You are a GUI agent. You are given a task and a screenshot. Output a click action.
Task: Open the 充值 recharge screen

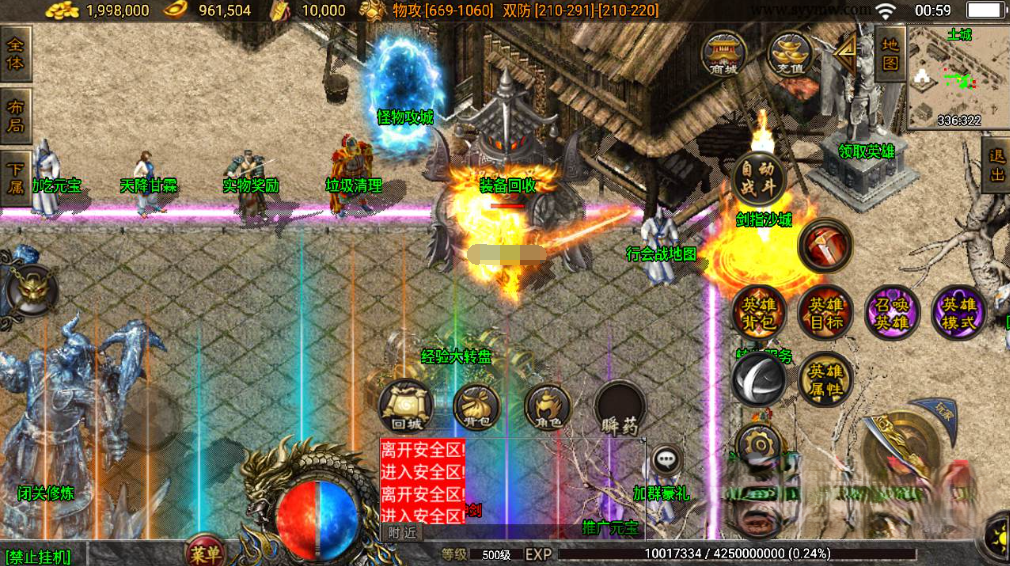tap(789, 54)
